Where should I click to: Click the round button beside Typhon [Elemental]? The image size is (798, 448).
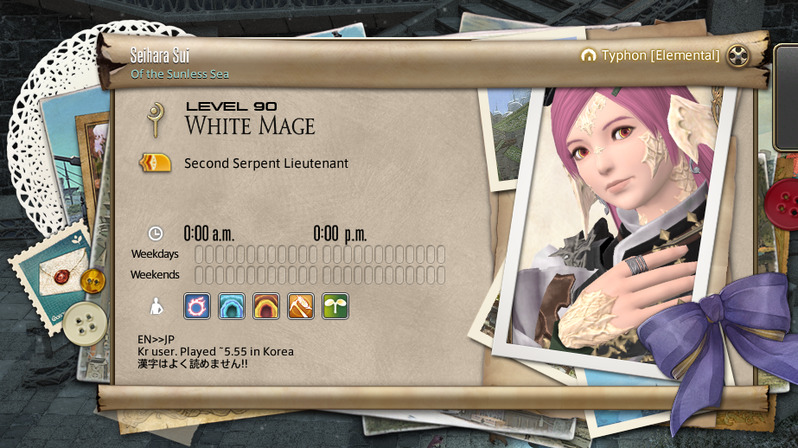(738, 55)
